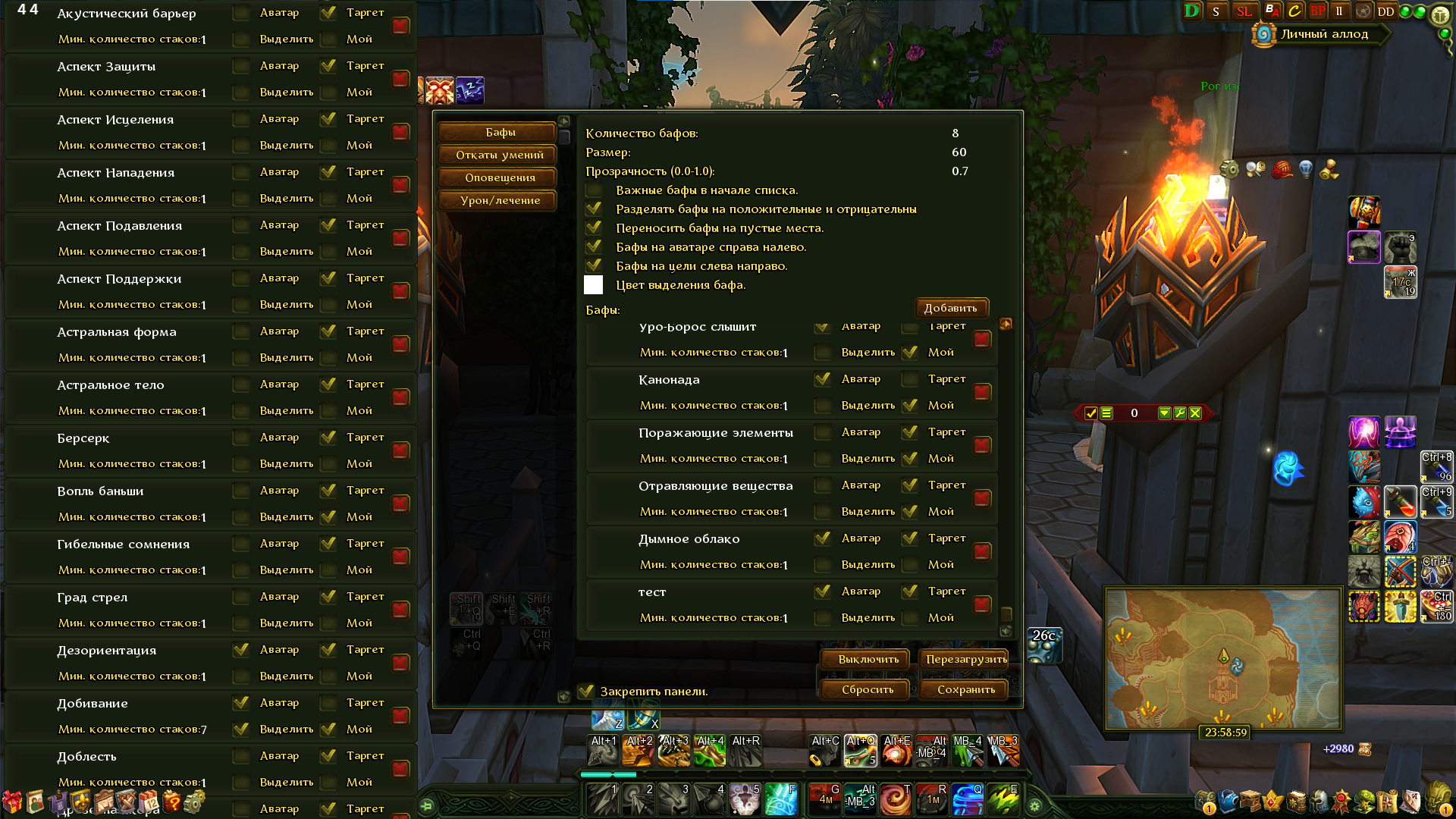Reset settings with Сбросить
The image size is (1456, 819).
867,690
